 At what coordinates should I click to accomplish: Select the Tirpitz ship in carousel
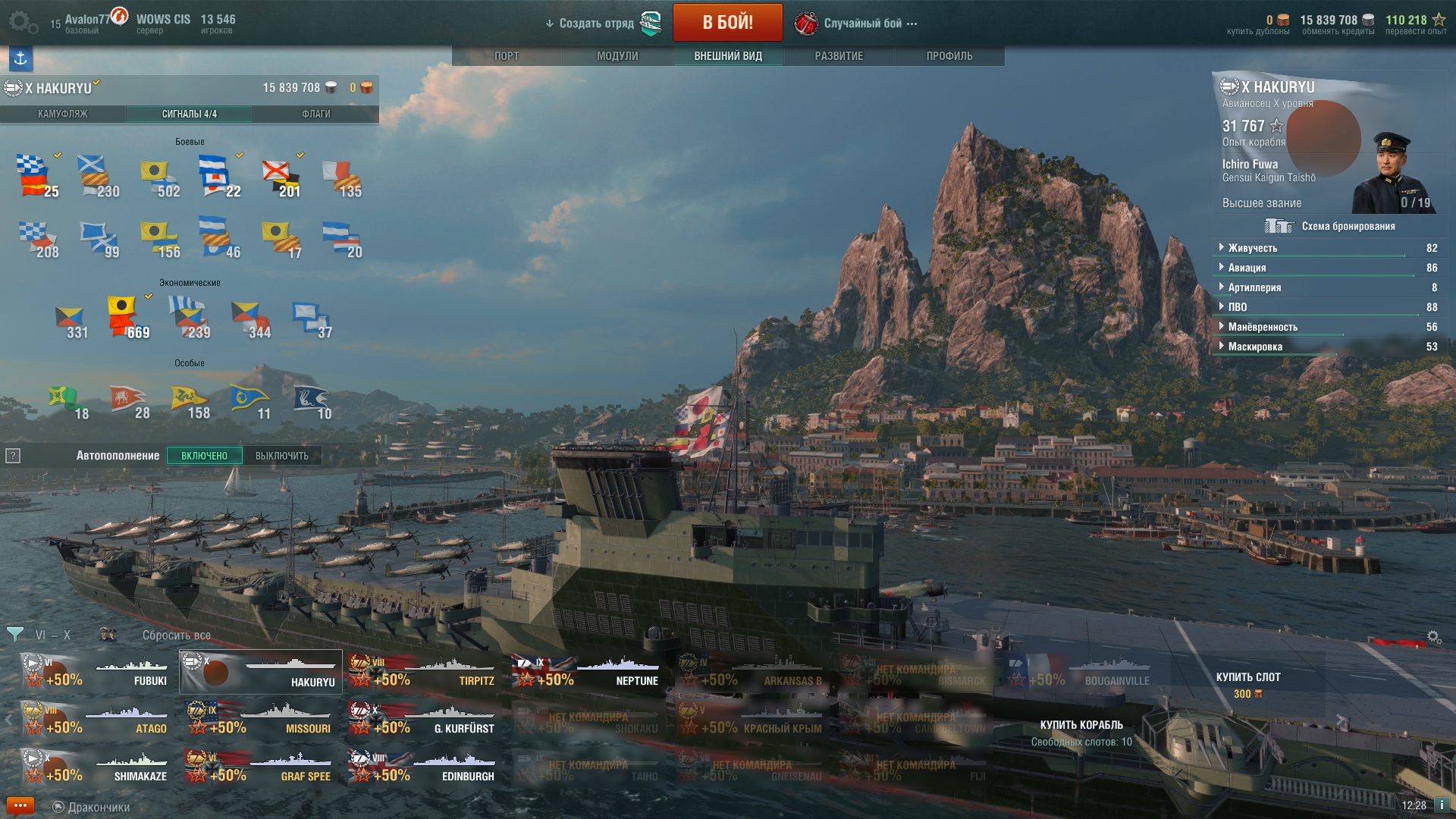(x=423, y=672)
